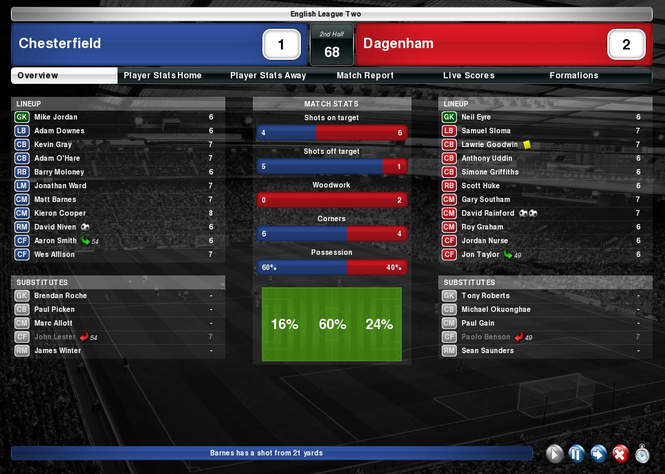Switch to the Formations tab
This screenshot has width=665, height=474.
point(574,76)
